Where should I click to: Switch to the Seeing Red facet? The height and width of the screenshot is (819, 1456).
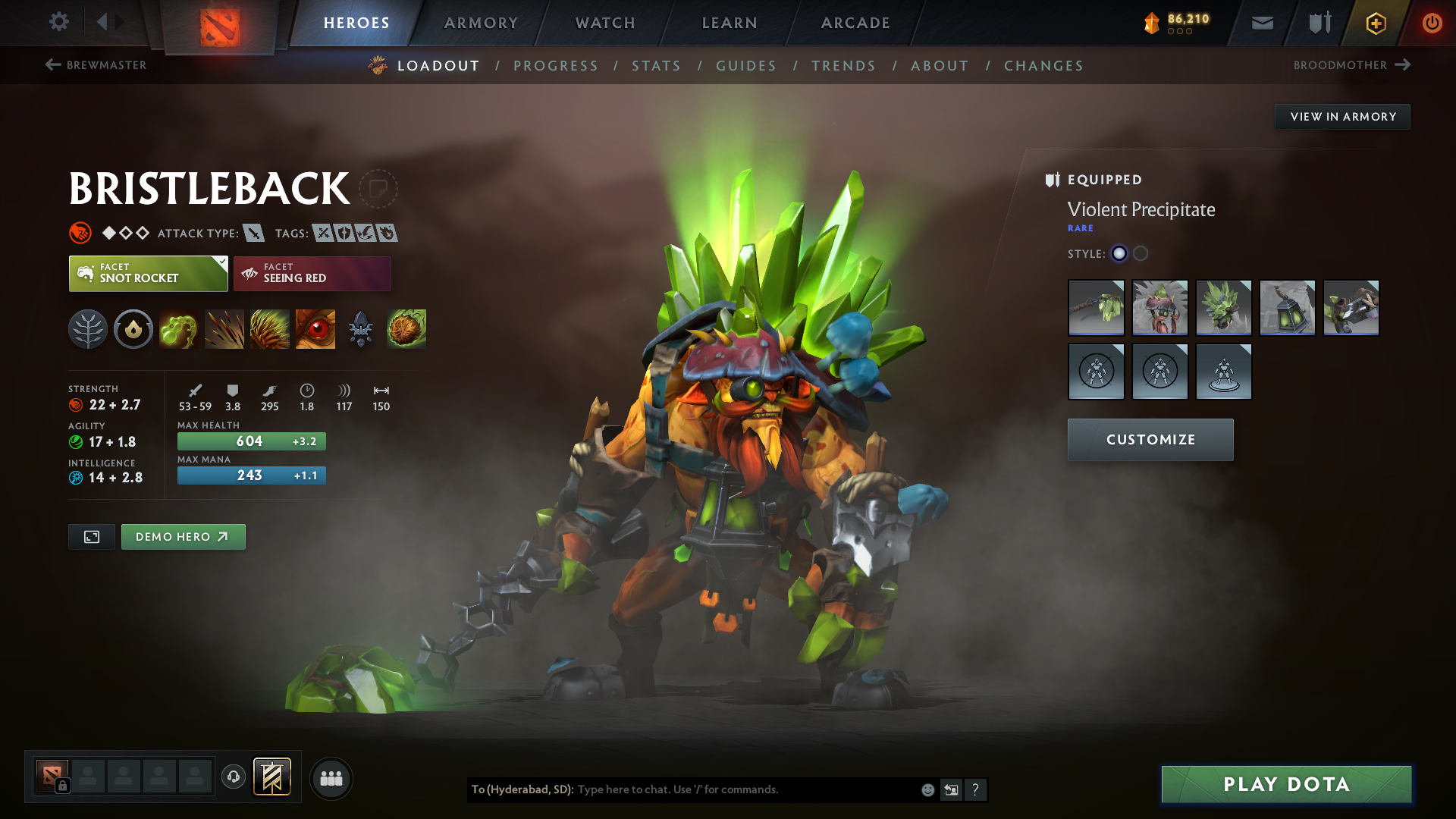[x=312, y=274]
